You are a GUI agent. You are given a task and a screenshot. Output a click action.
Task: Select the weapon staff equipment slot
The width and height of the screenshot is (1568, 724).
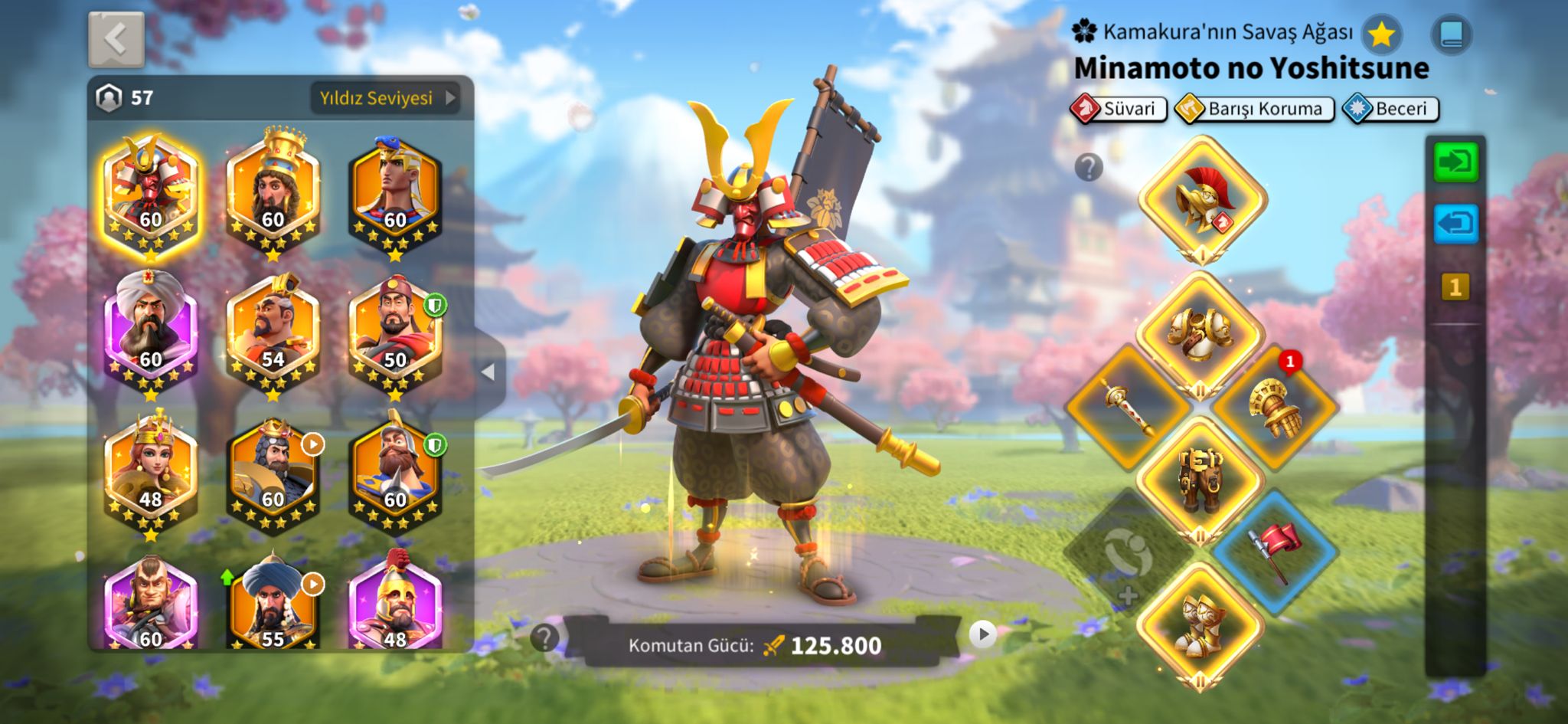click(1128, 405)
